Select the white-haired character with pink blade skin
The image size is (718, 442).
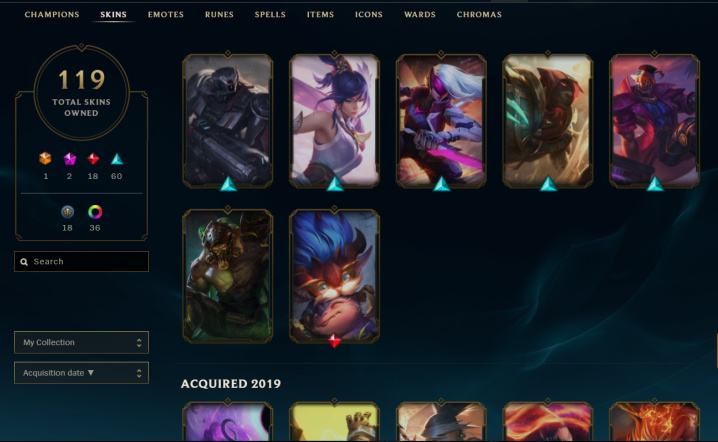click(441, 120)
